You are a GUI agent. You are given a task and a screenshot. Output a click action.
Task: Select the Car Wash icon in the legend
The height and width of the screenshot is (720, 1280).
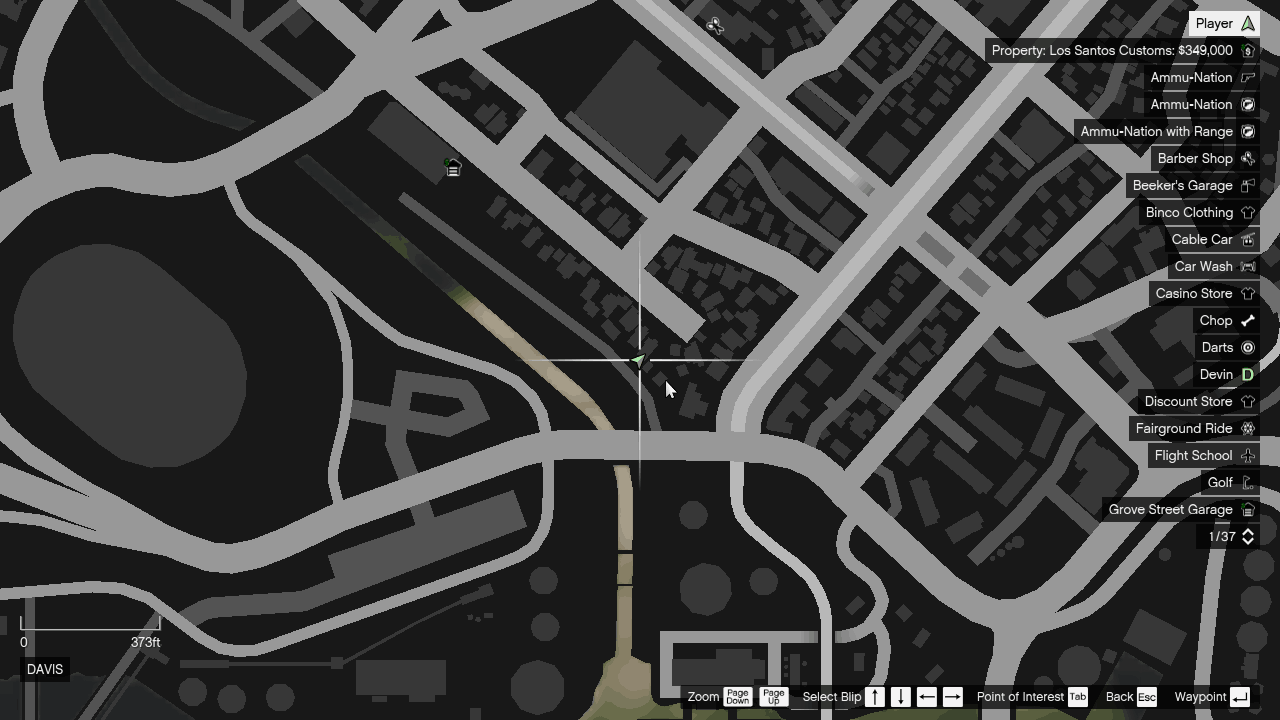pos(1247,266)
